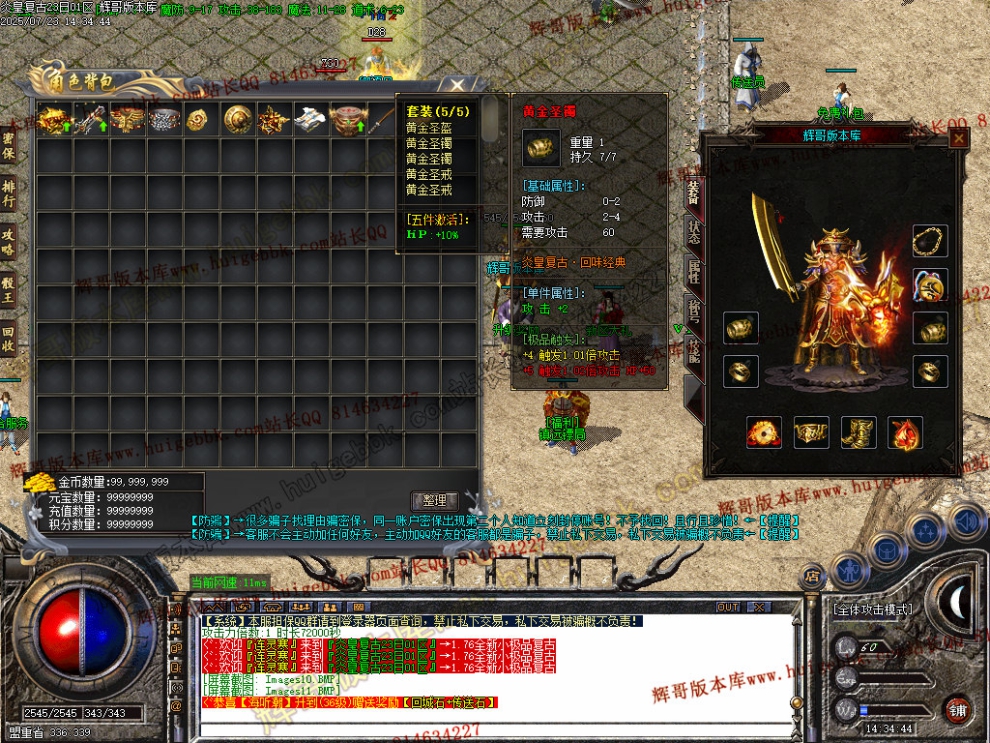Switch to the 状态 status tab
Image resolution: width=990 pixels, height=743 pixels.
pos(693,231)
